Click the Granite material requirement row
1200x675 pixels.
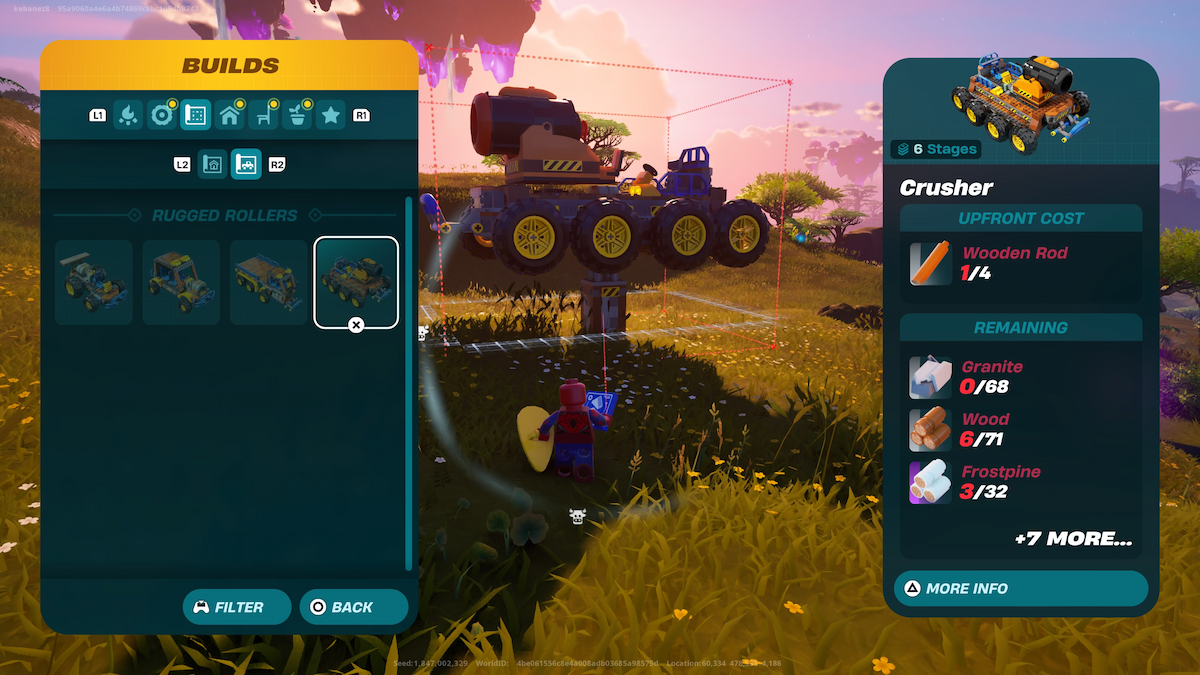tap(1020, 377)
